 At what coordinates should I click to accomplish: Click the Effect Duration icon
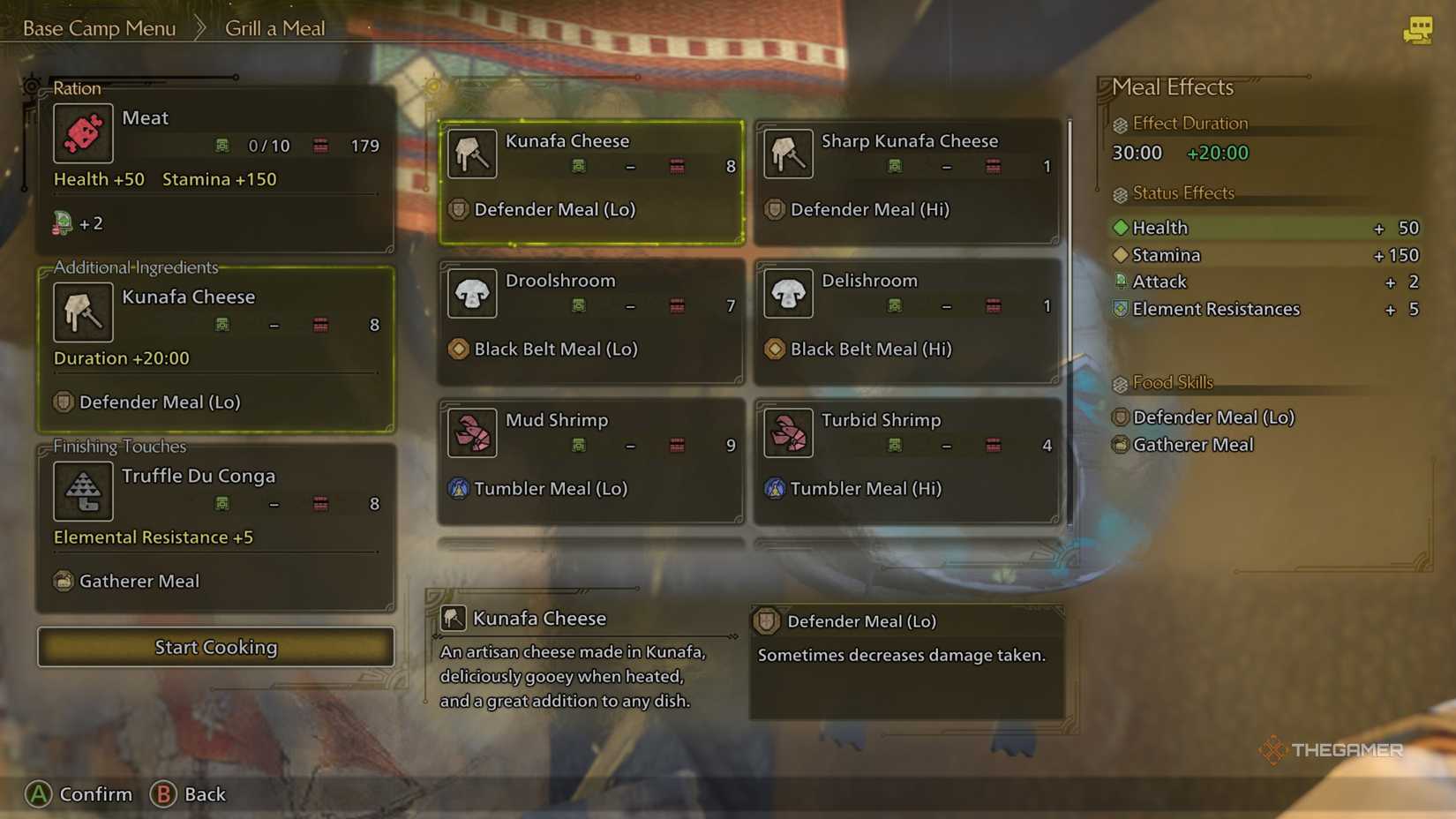click(1121, 124)
